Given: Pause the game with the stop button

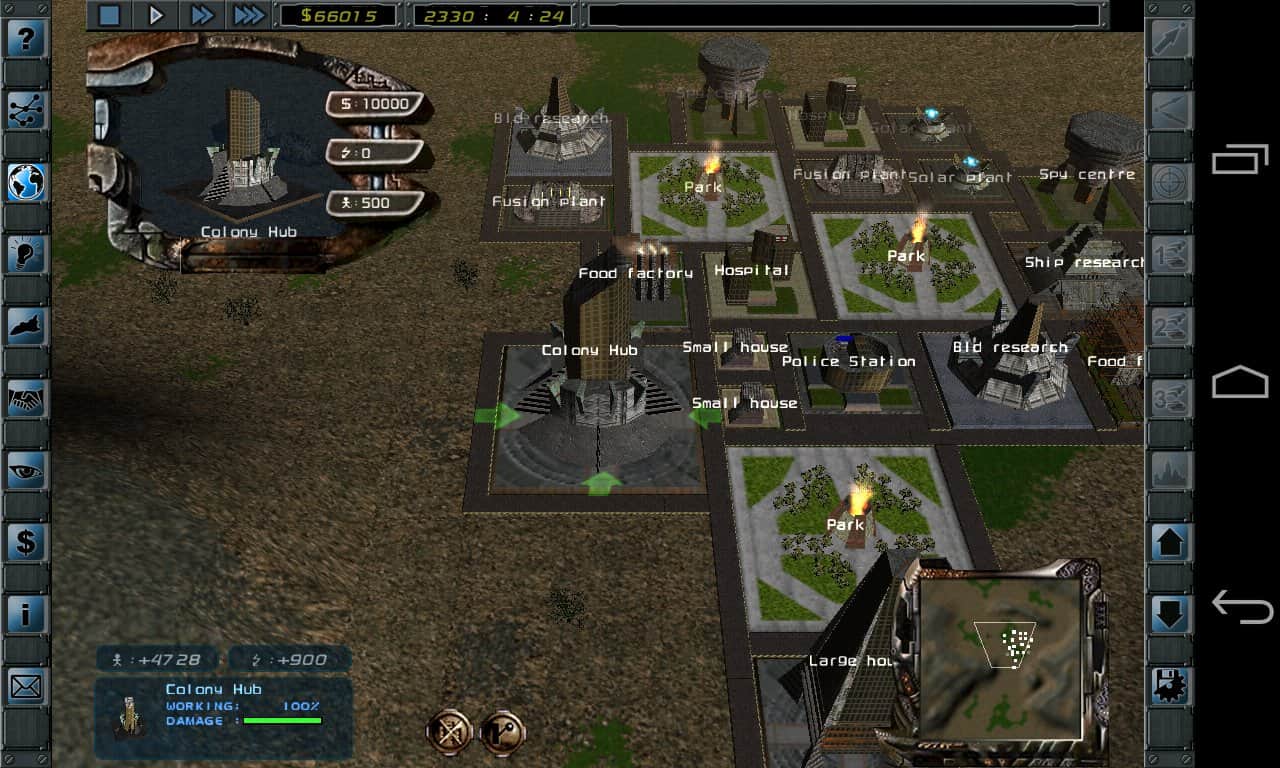Looking at the screenshot, I should (109, 15).
